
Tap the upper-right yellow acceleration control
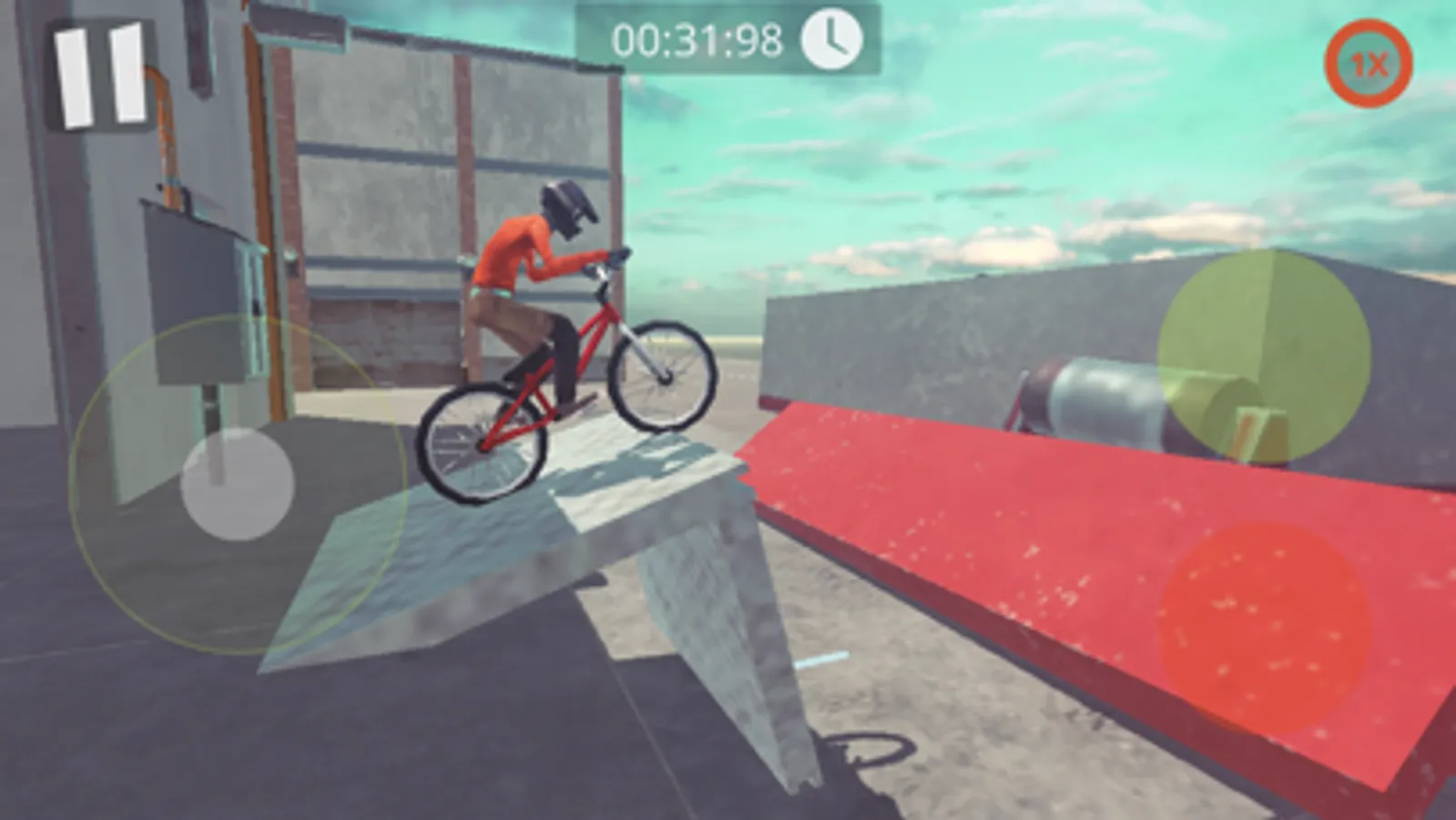point(1266,355)
